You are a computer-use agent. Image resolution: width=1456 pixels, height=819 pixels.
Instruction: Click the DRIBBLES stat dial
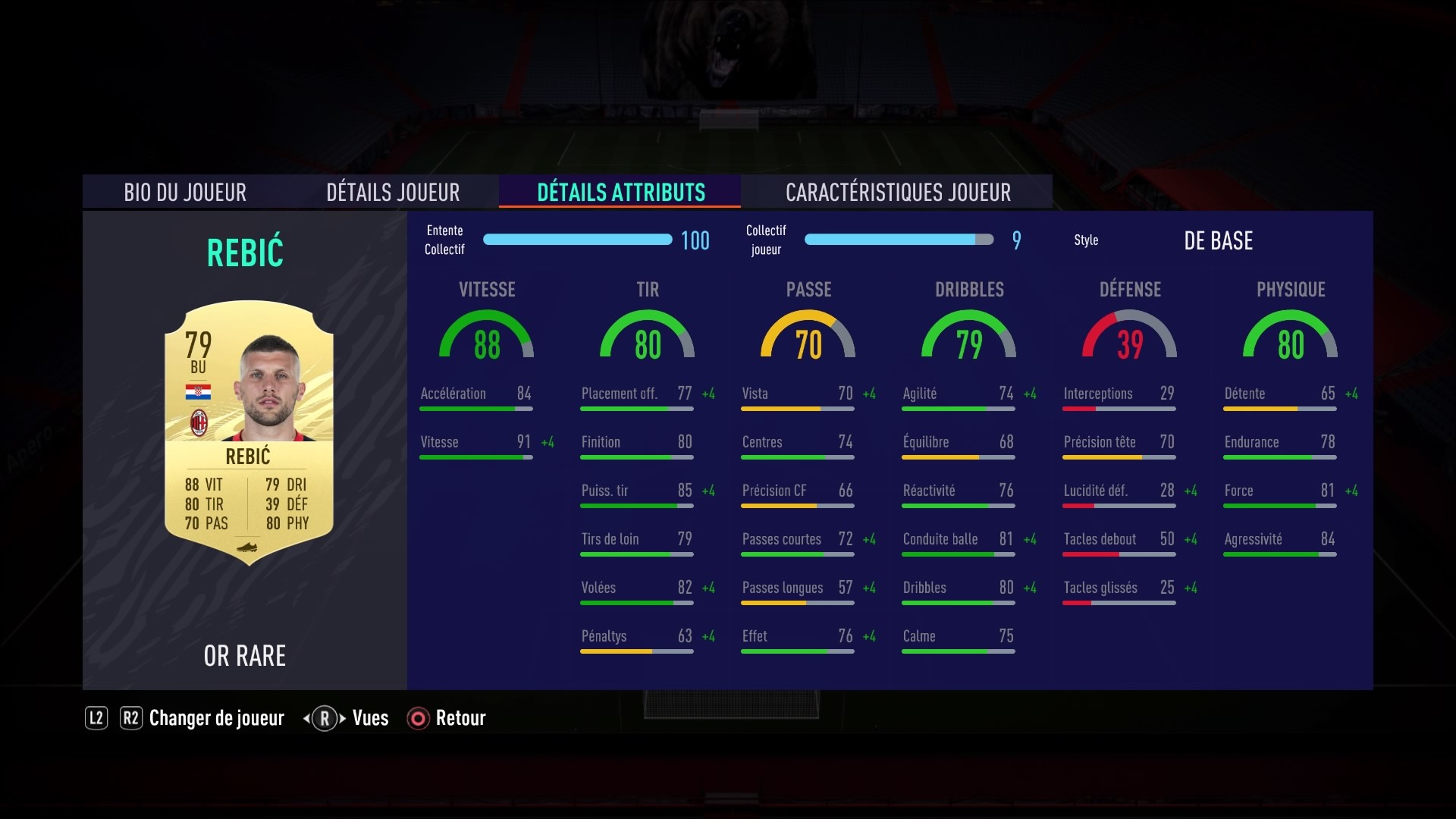click(x=968, y=336)
